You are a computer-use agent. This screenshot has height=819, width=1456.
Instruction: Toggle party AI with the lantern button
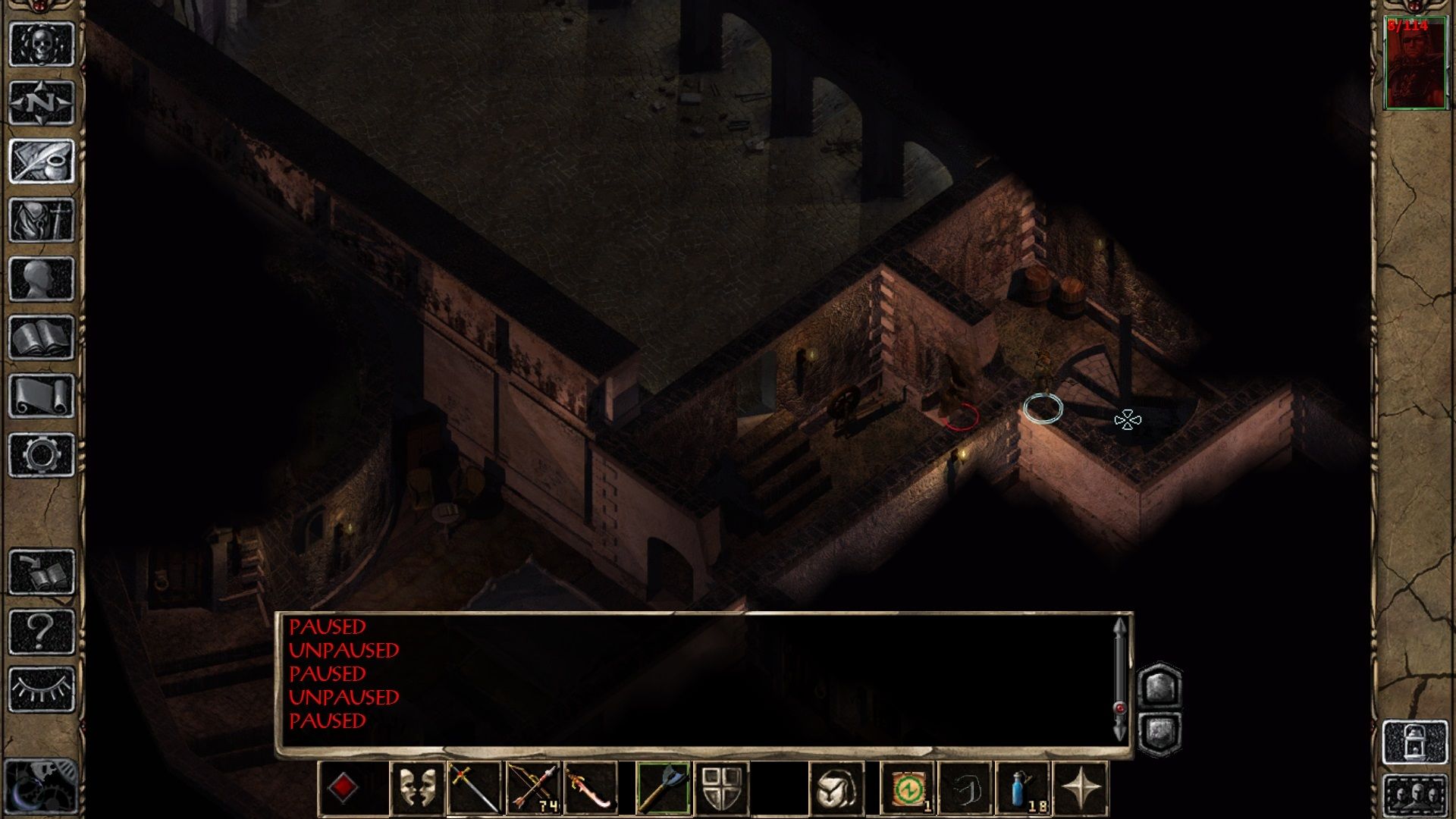tap(1415, 742)
